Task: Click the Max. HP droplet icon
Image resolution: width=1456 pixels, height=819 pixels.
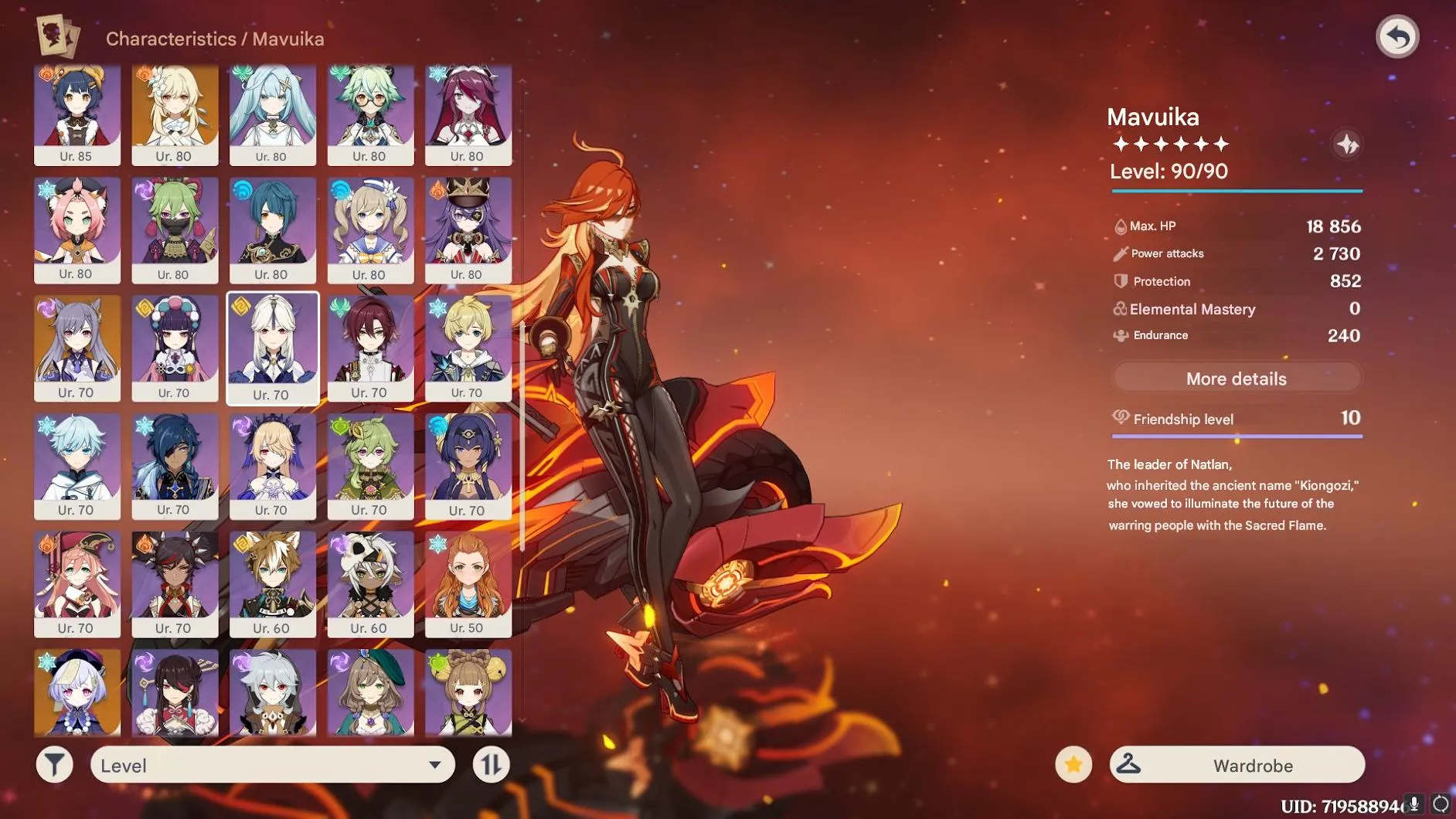Action: [1120, 226]
